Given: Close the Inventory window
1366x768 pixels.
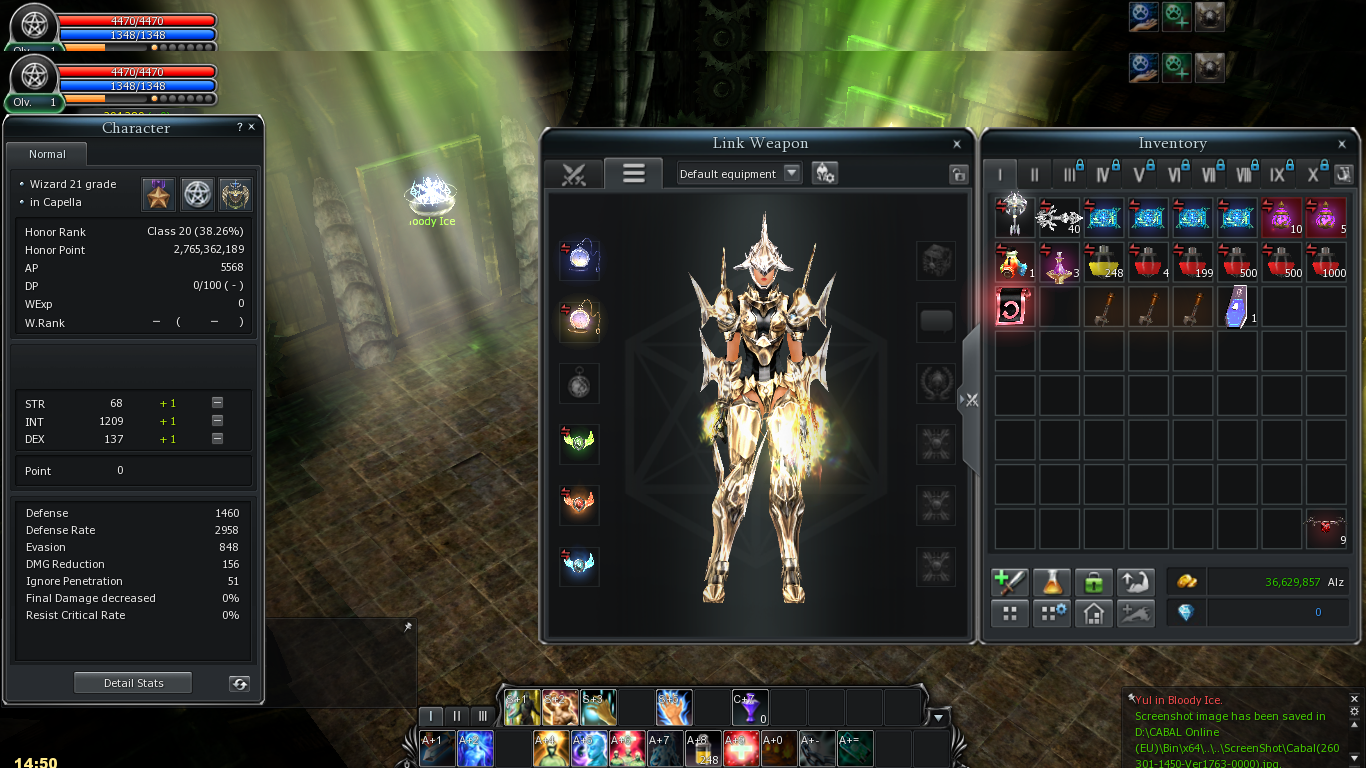Looking at the screenshot, I should [x=1342, y=144].
